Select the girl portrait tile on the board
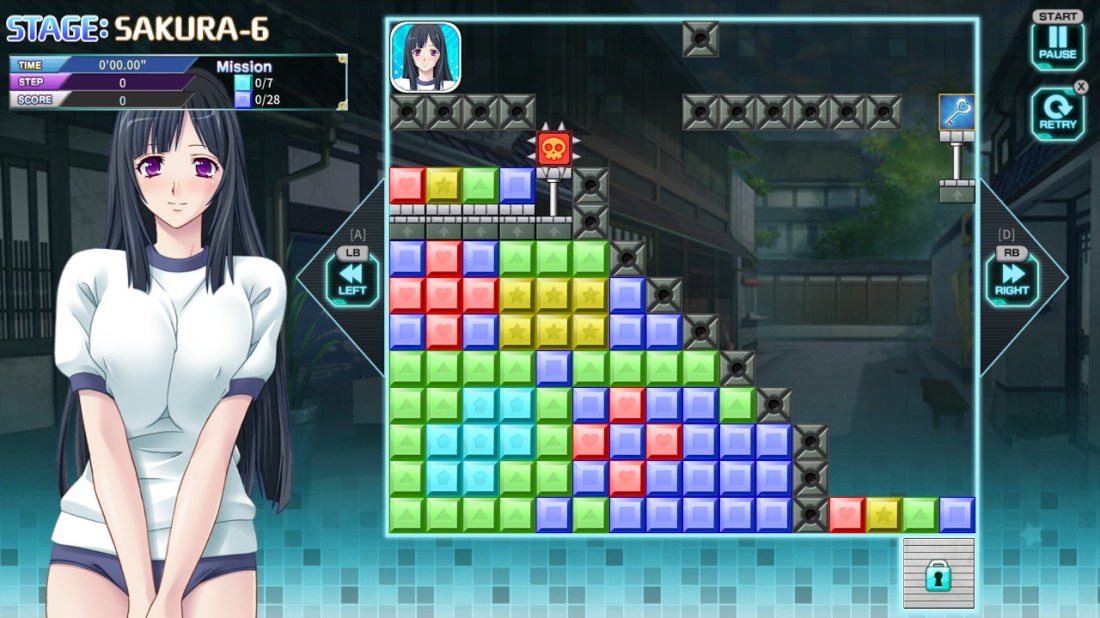Viewport: 1100px width, 618px height. pyautogui.click(x=425, y=57)
